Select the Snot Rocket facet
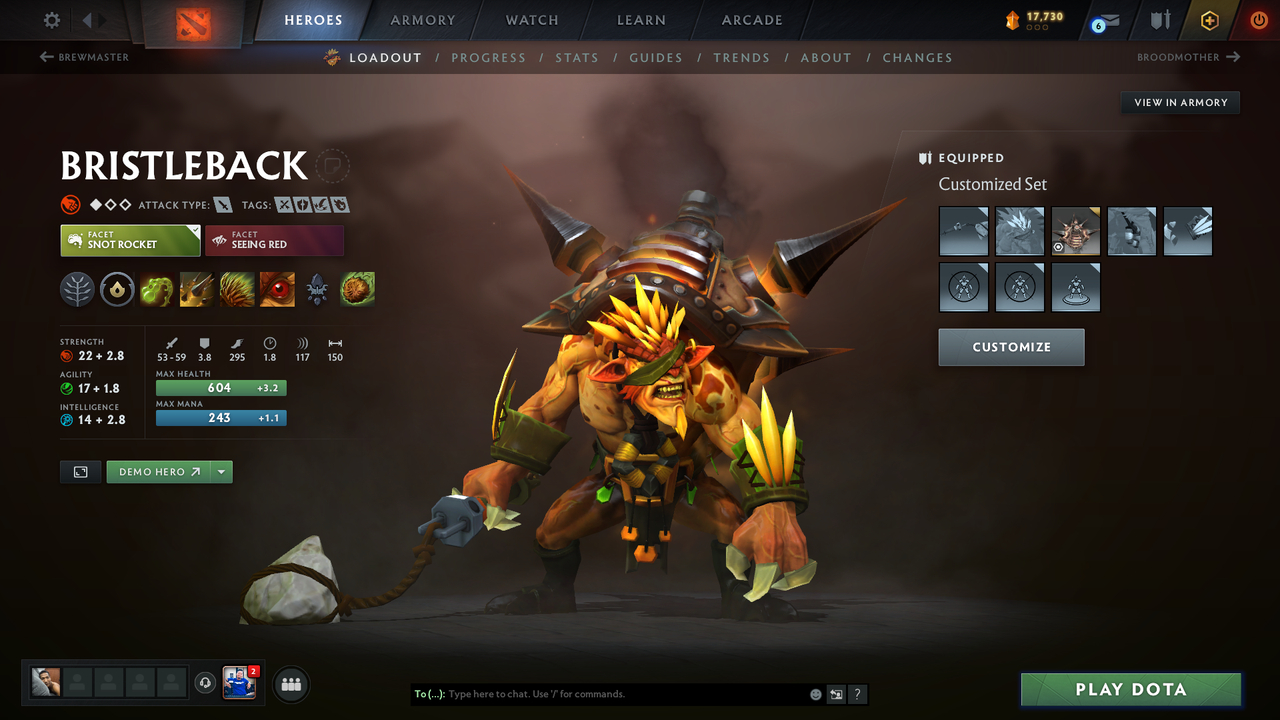This screenshot has height=720, width=1280. point(130,240)
